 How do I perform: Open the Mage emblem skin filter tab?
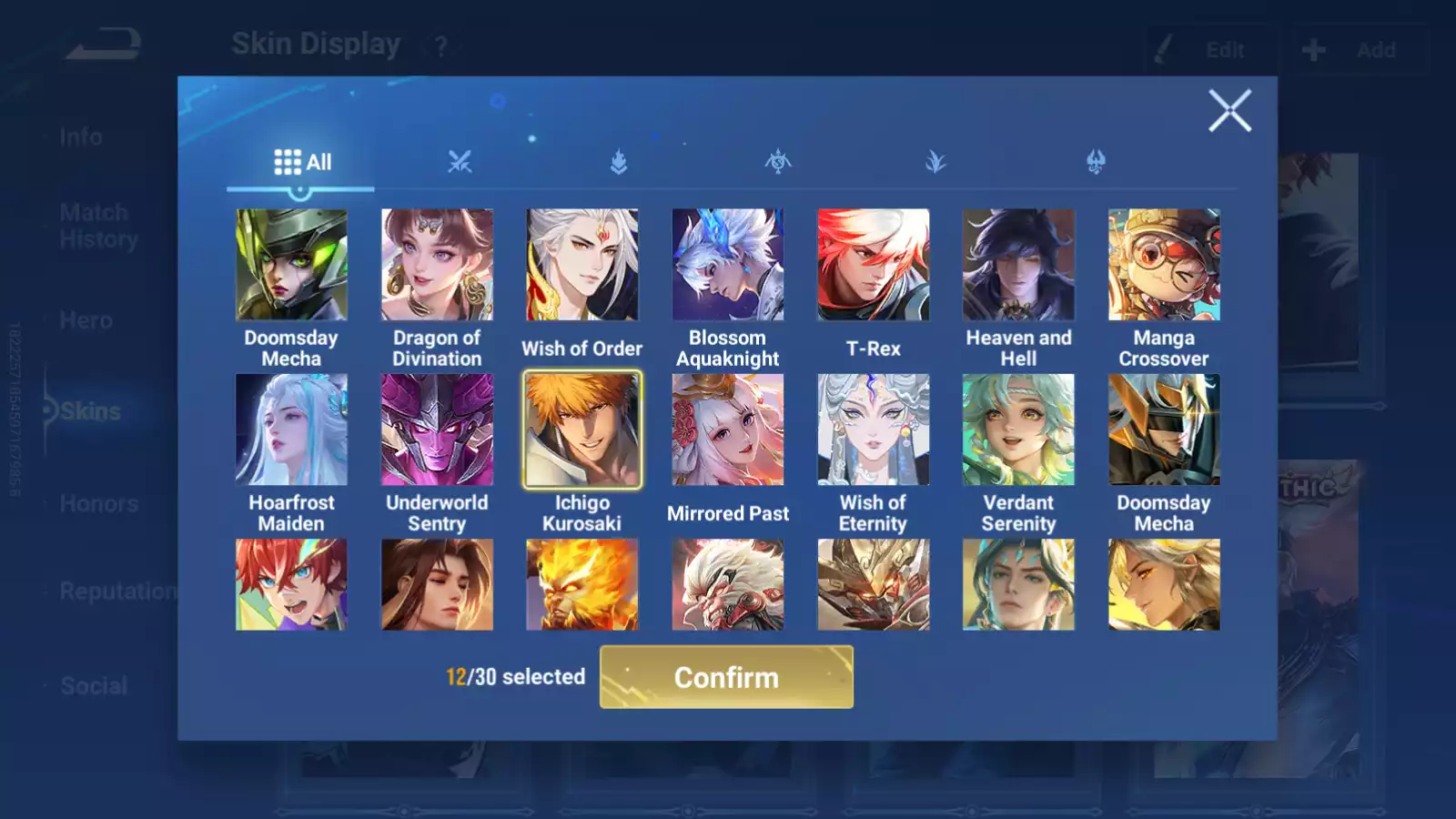tap(779, 162)
